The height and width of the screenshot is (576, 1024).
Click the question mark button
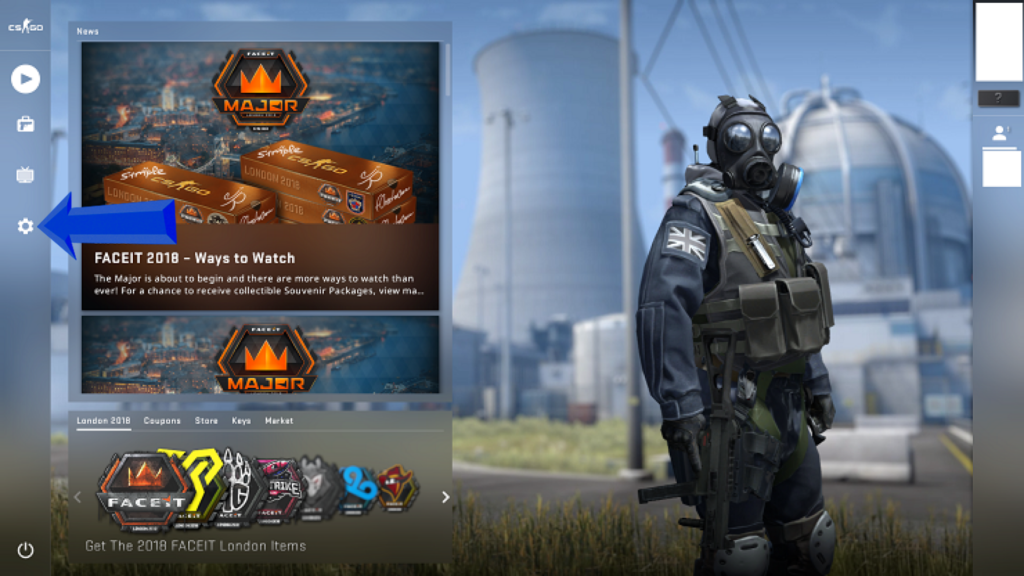pos(998,98)
